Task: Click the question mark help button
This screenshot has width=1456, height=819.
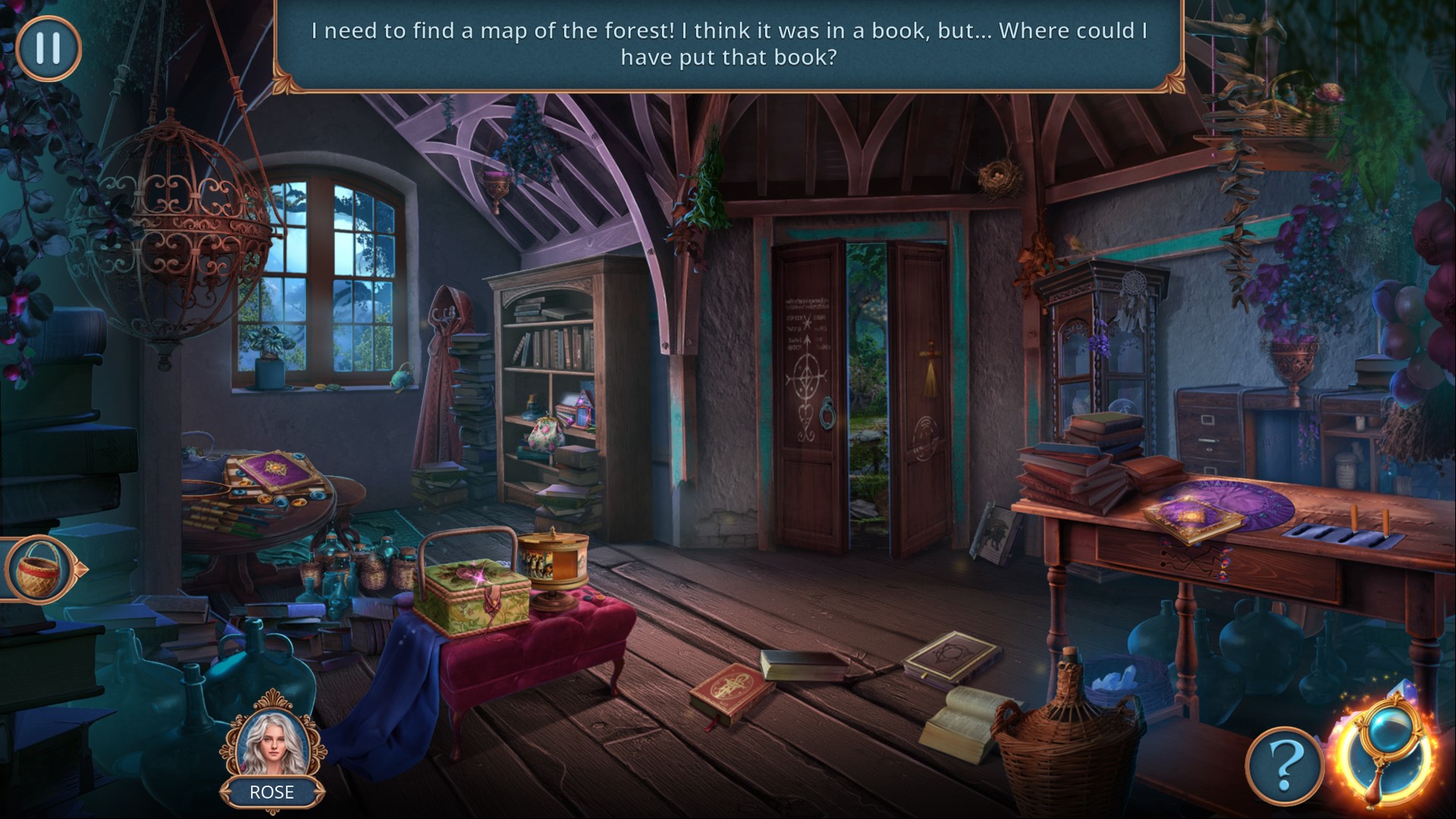Action: coord(1284,766)
